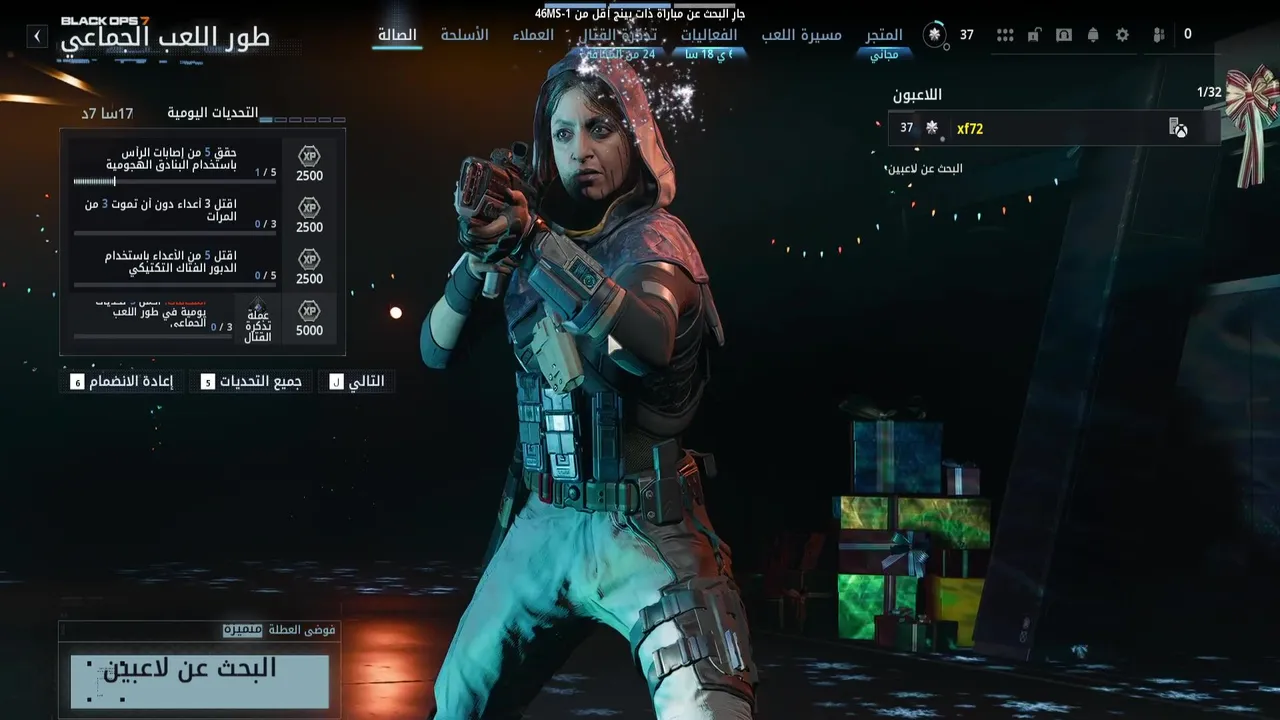Select the العملاء operators tab
This screenshot has width=1280, height=720.
(533, 35)
